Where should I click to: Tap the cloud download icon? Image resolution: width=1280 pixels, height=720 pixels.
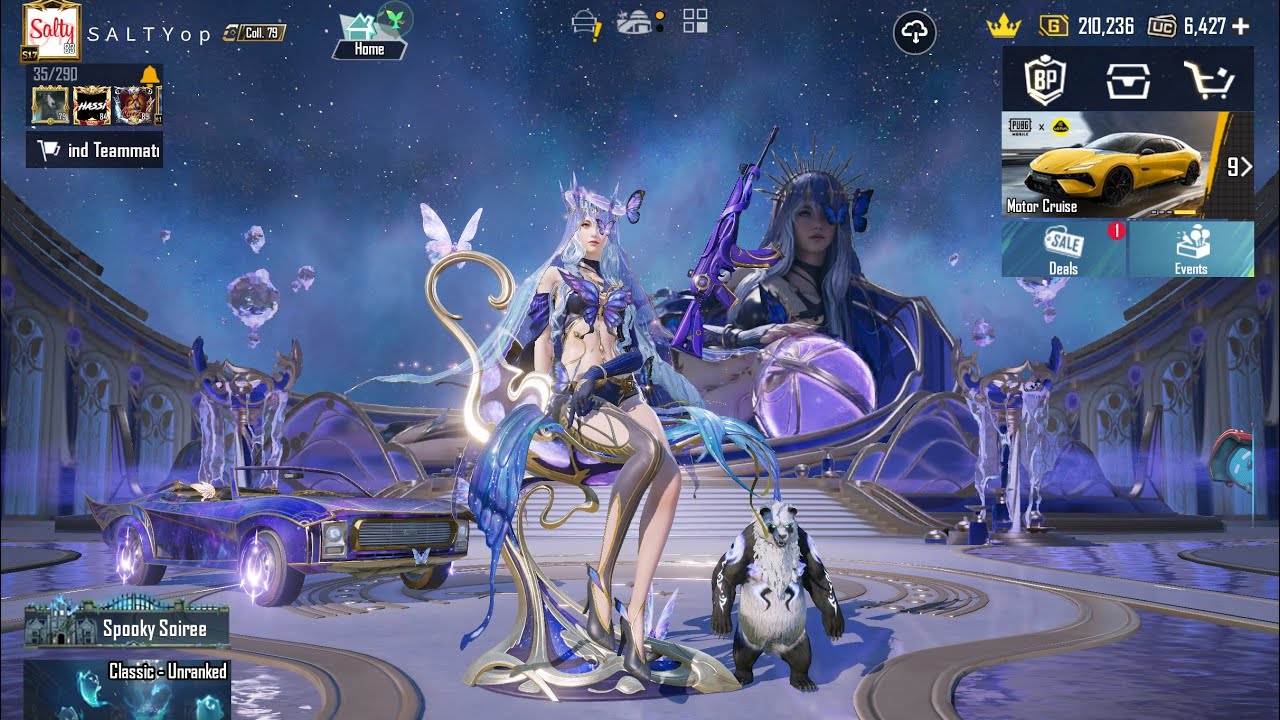914,34
